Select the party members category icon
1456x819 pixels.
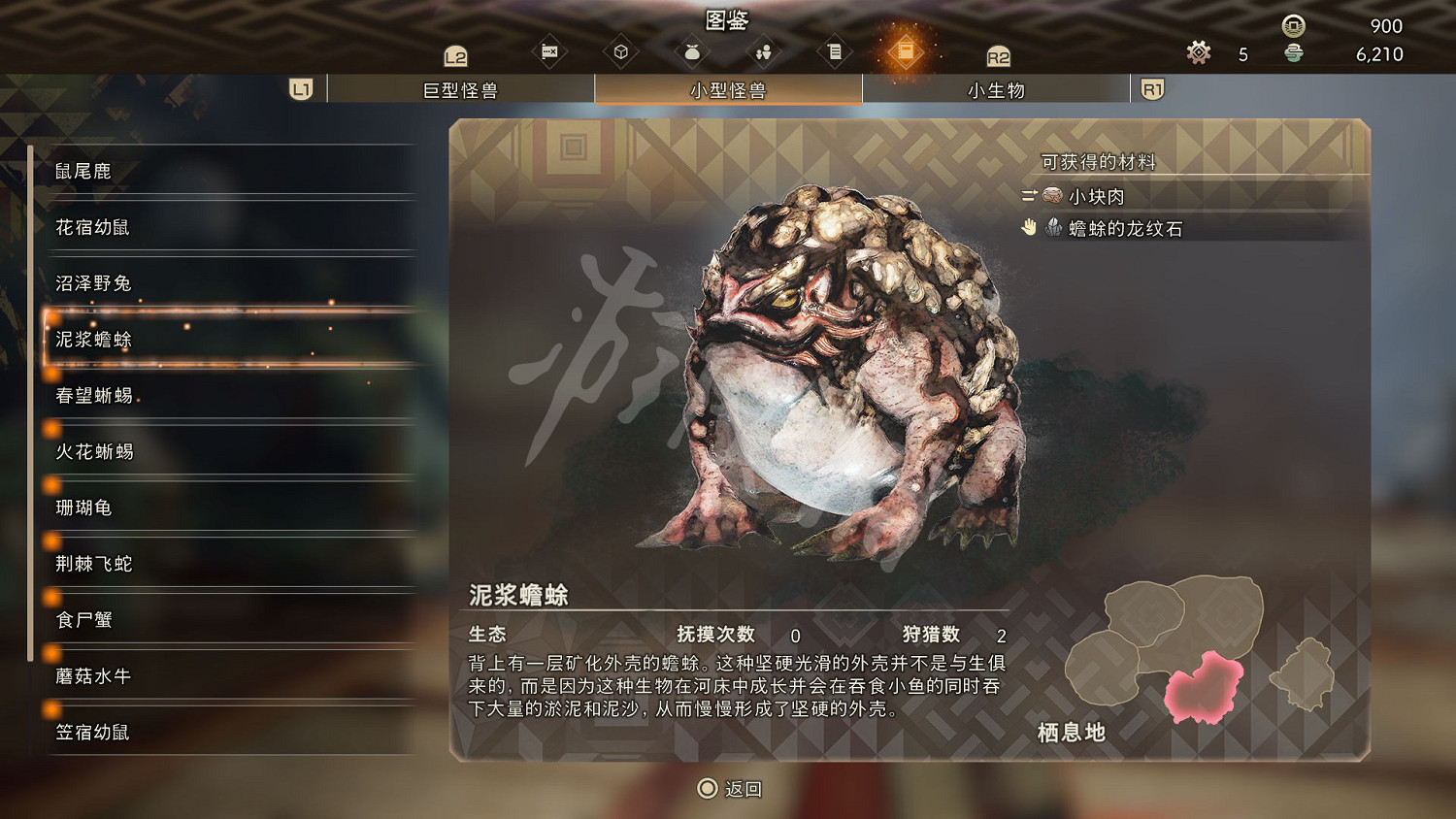click(x=763, y=50)
